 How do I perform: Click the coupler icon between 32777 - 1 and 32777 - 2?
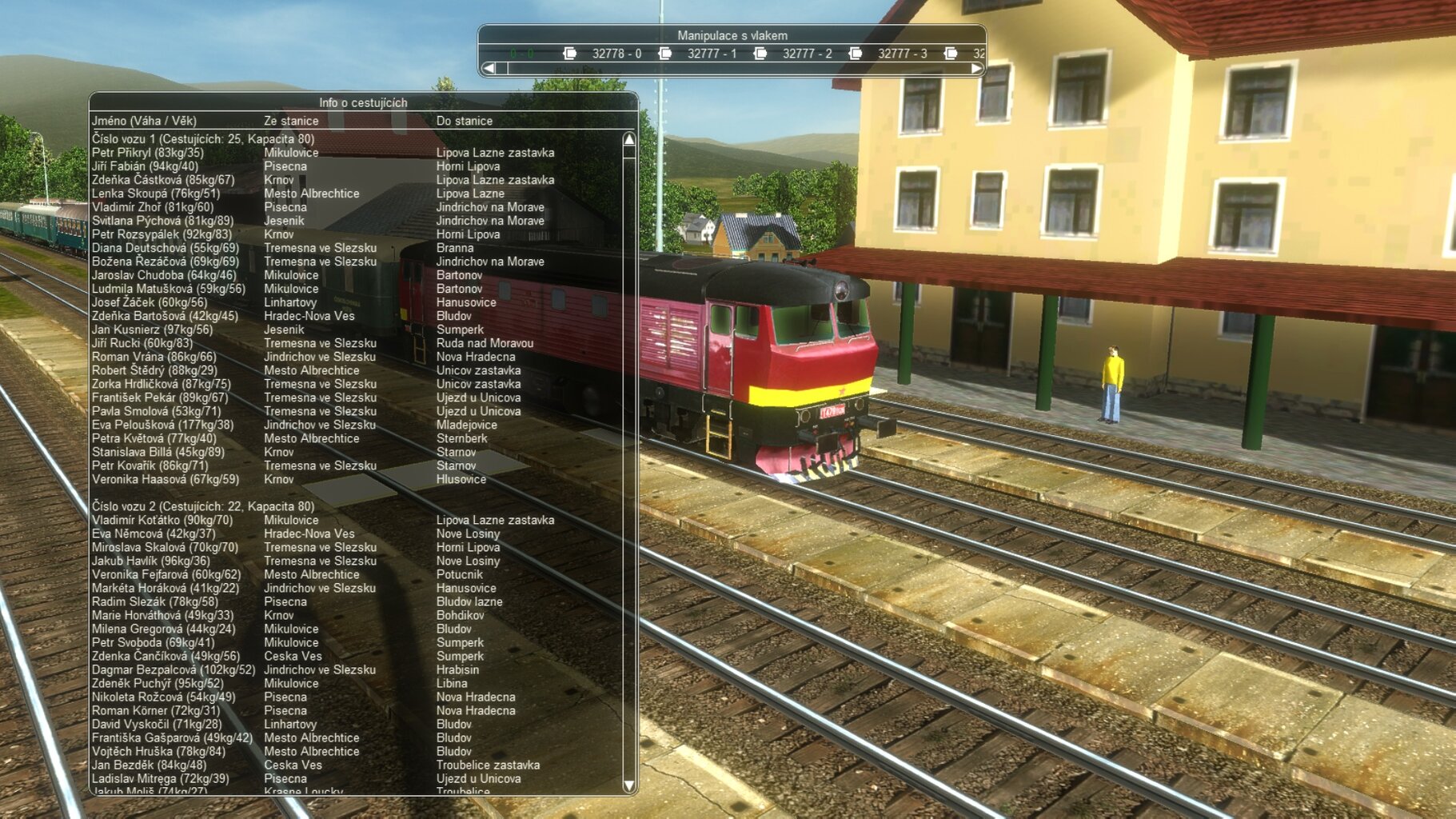click(x=760, y=54)
